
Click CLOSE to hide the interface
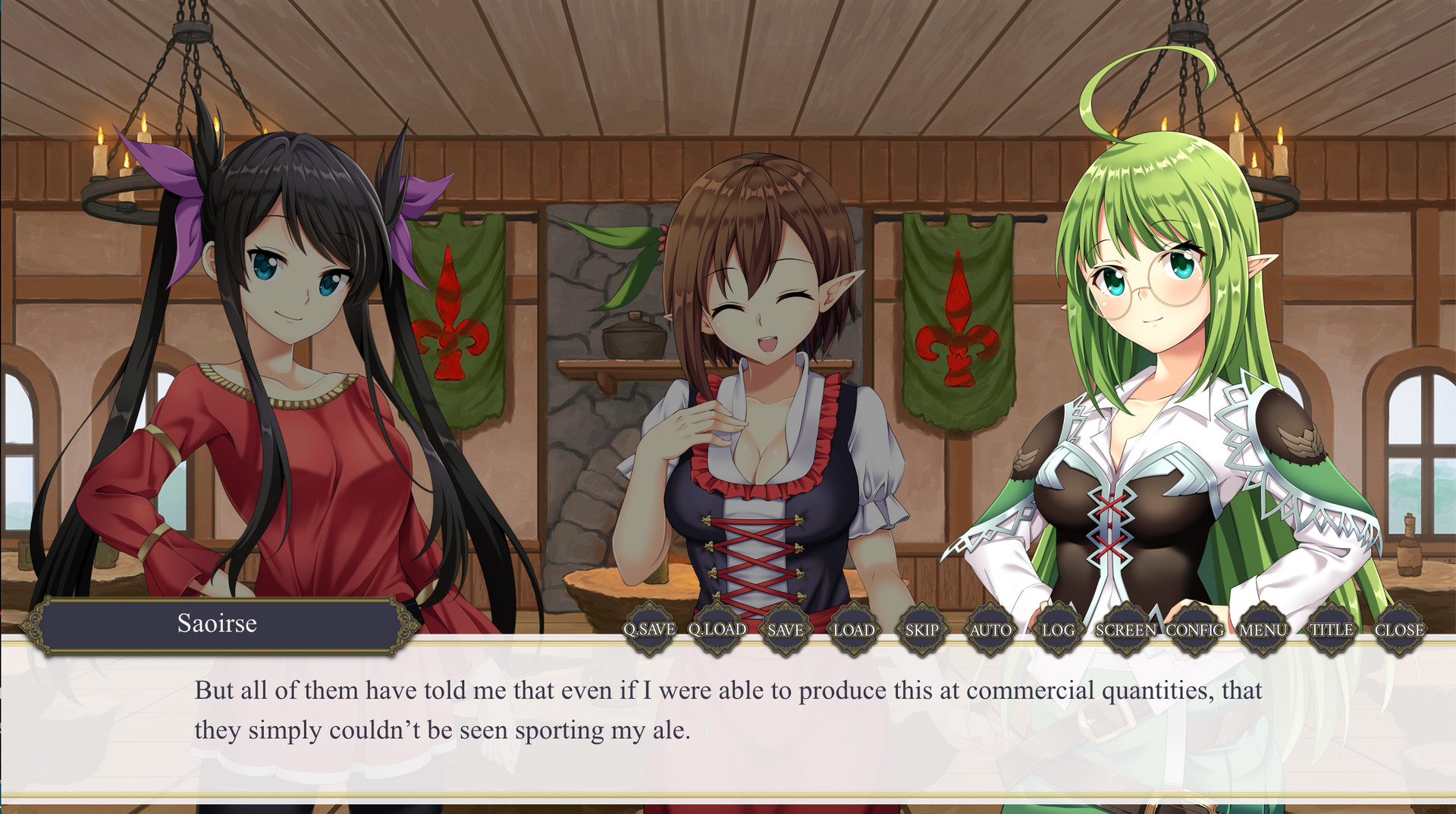(x=1401, y=629)
